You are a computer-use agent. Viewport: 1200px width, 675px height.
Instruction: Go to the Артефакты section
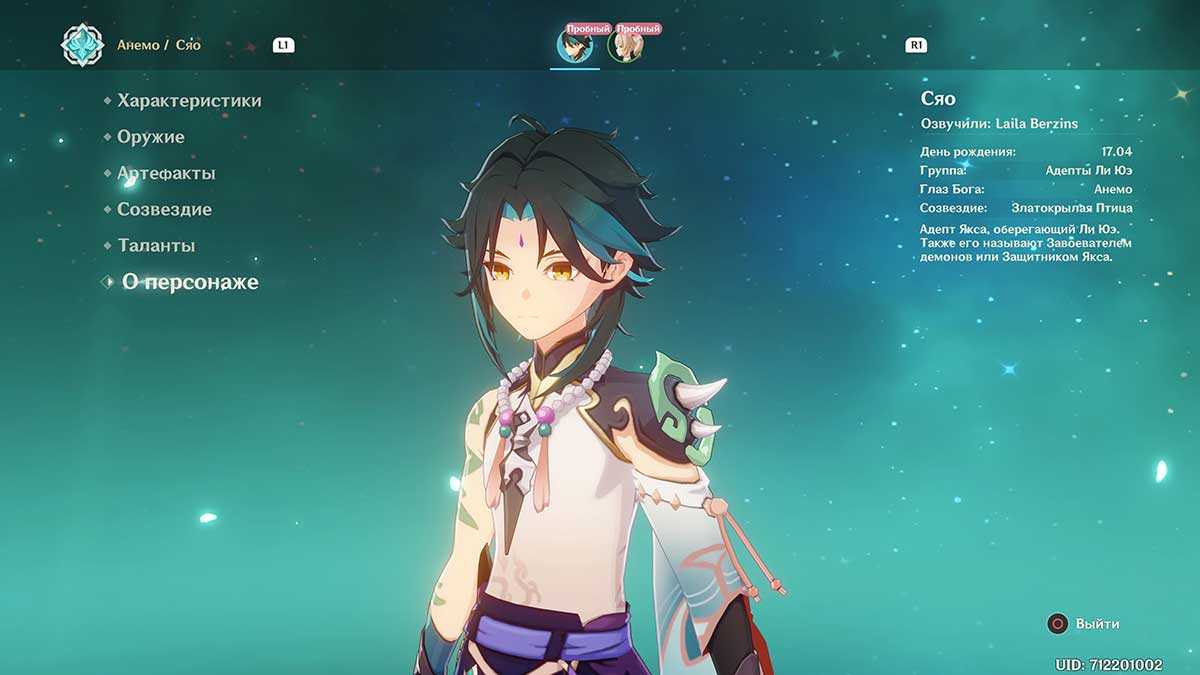click(x=165, y=173)
